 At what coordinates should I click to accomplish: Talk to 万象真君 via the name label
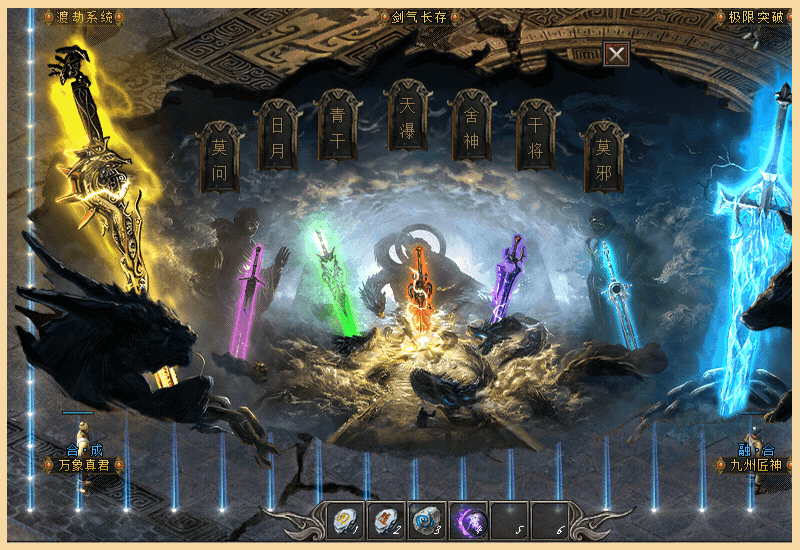[84, 464]
